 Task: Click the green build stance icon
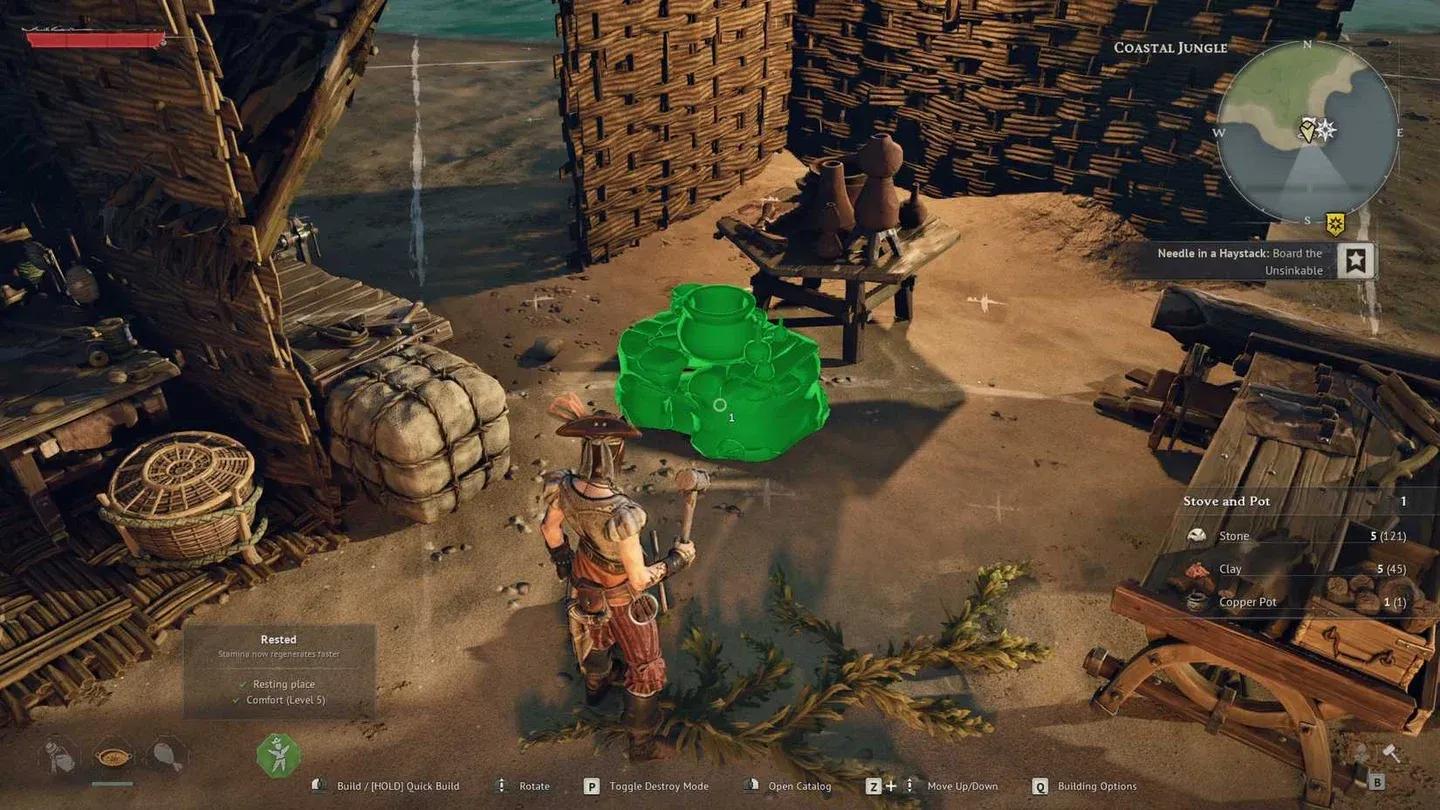coord(276,756)
